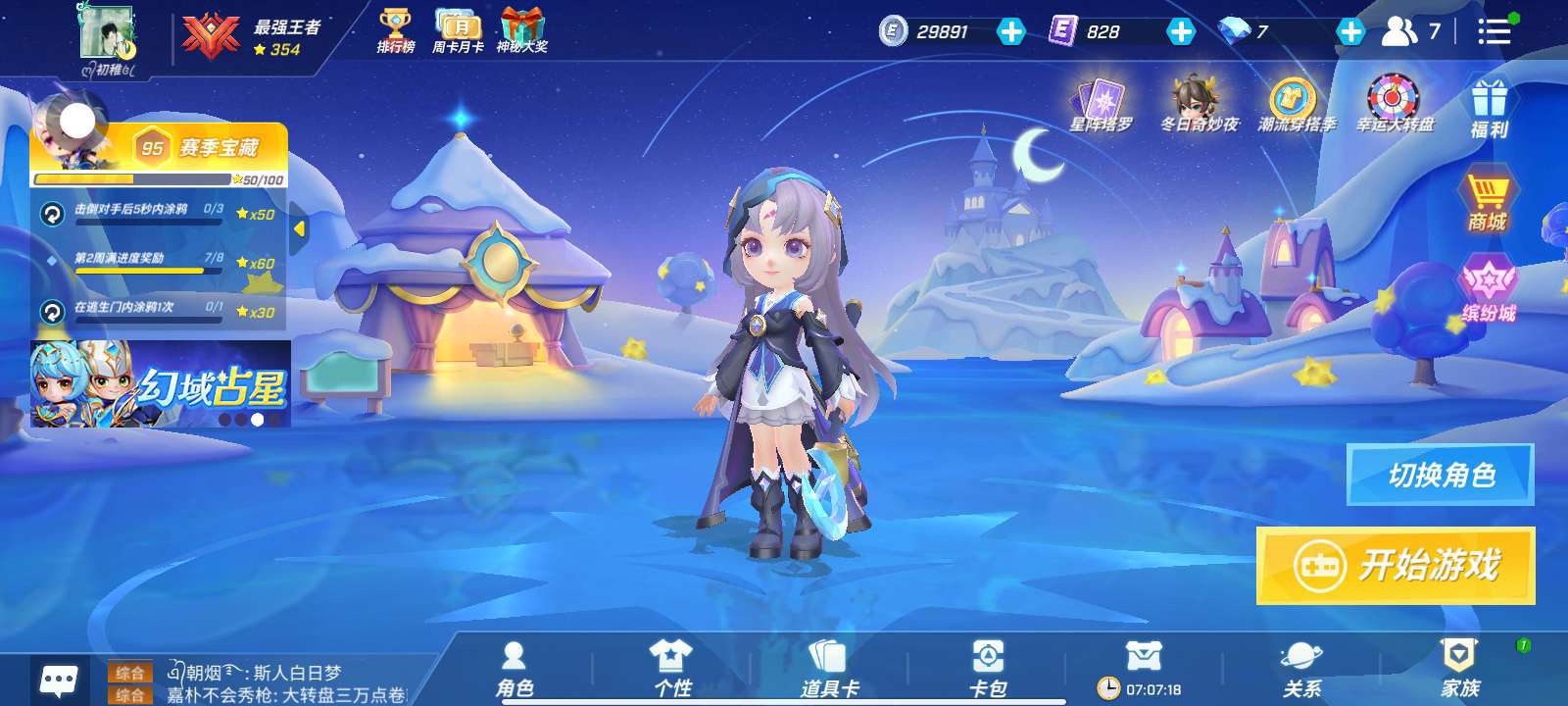This screenshot has height=706, width=1568.
Task: Open the 星阵塔罗 tarot event
Action: click(1102, 104)
